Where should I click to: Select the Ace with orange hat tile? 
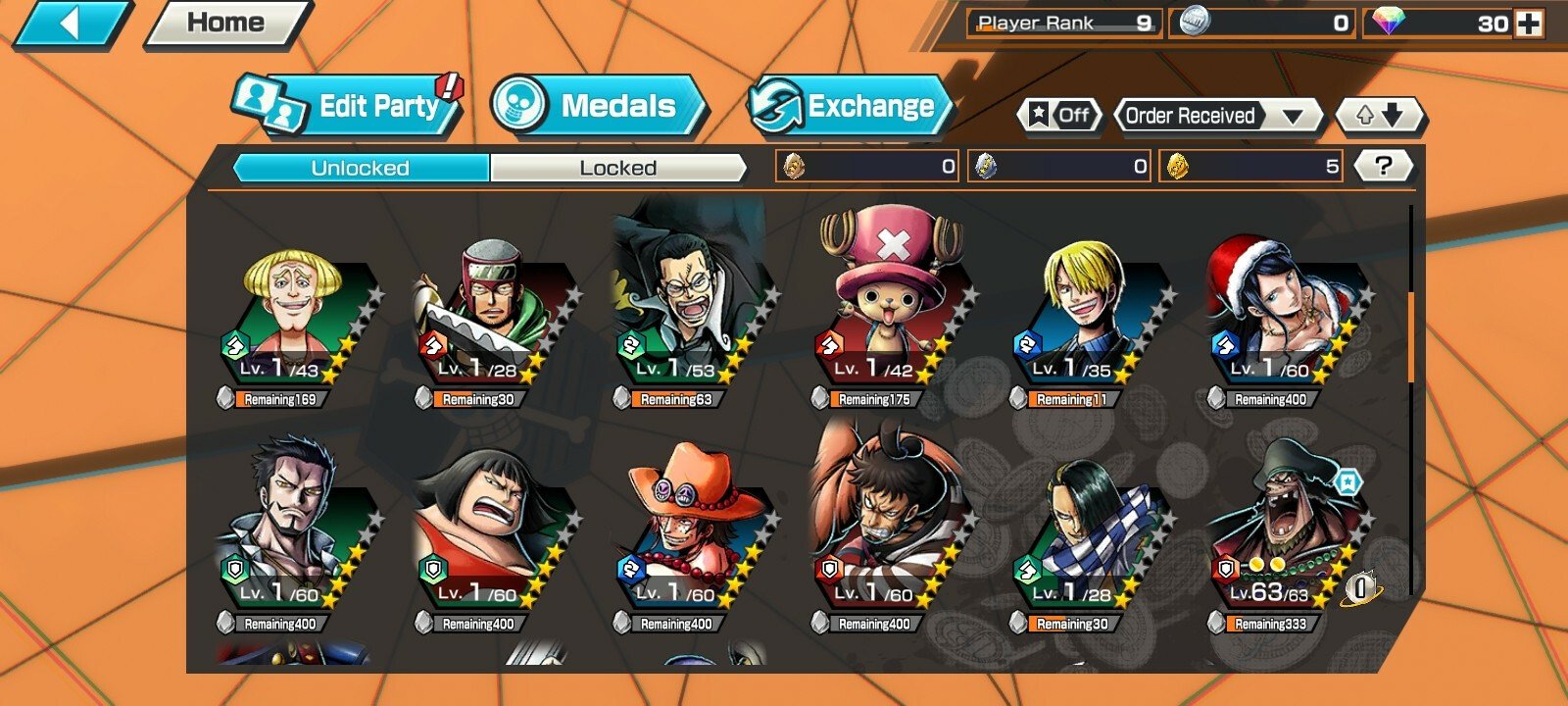click(x=691, y=534)
